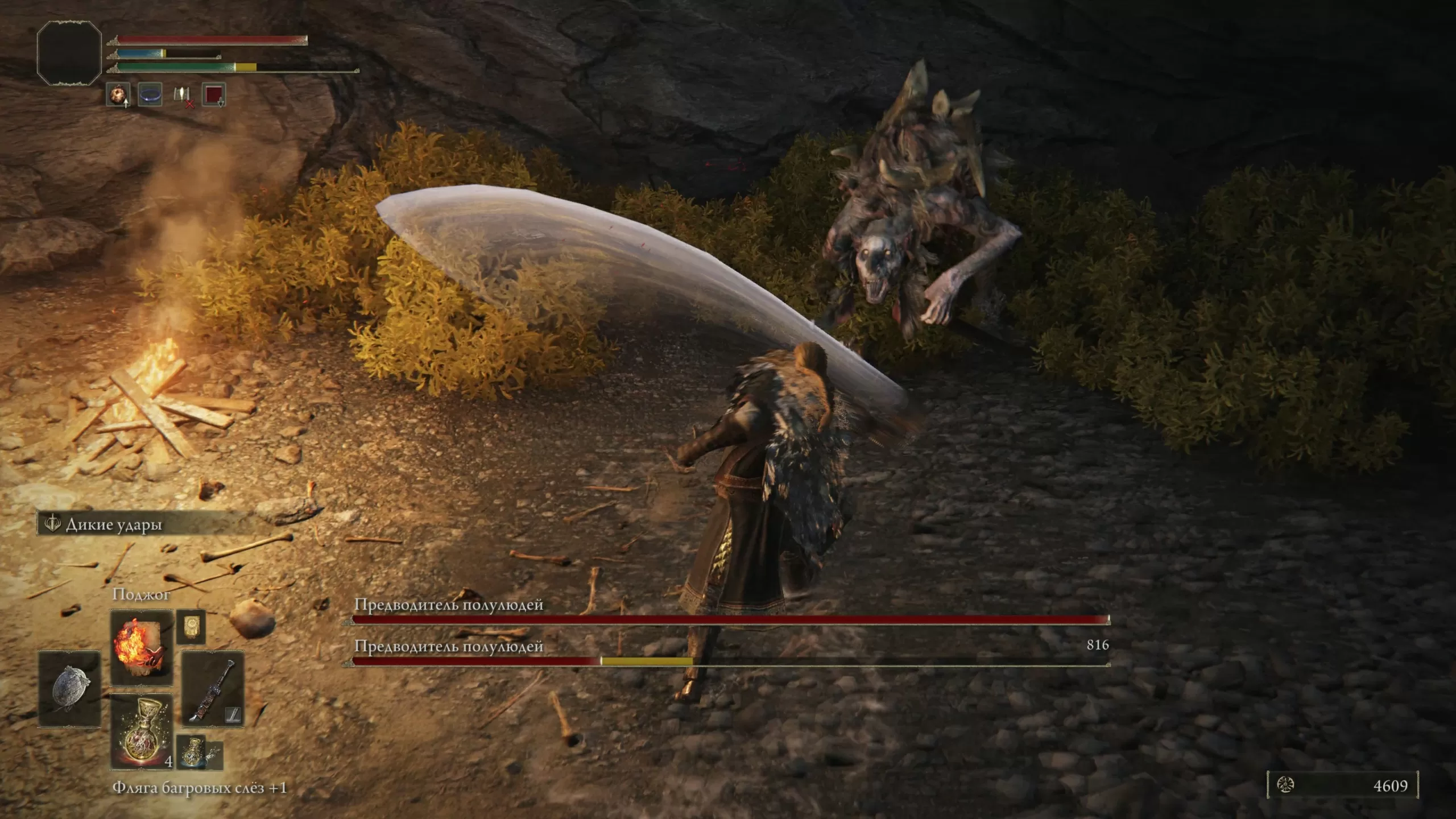Select the curved sword right-hand slot
The image size is (1456, 819).
[x=213, y=689]
